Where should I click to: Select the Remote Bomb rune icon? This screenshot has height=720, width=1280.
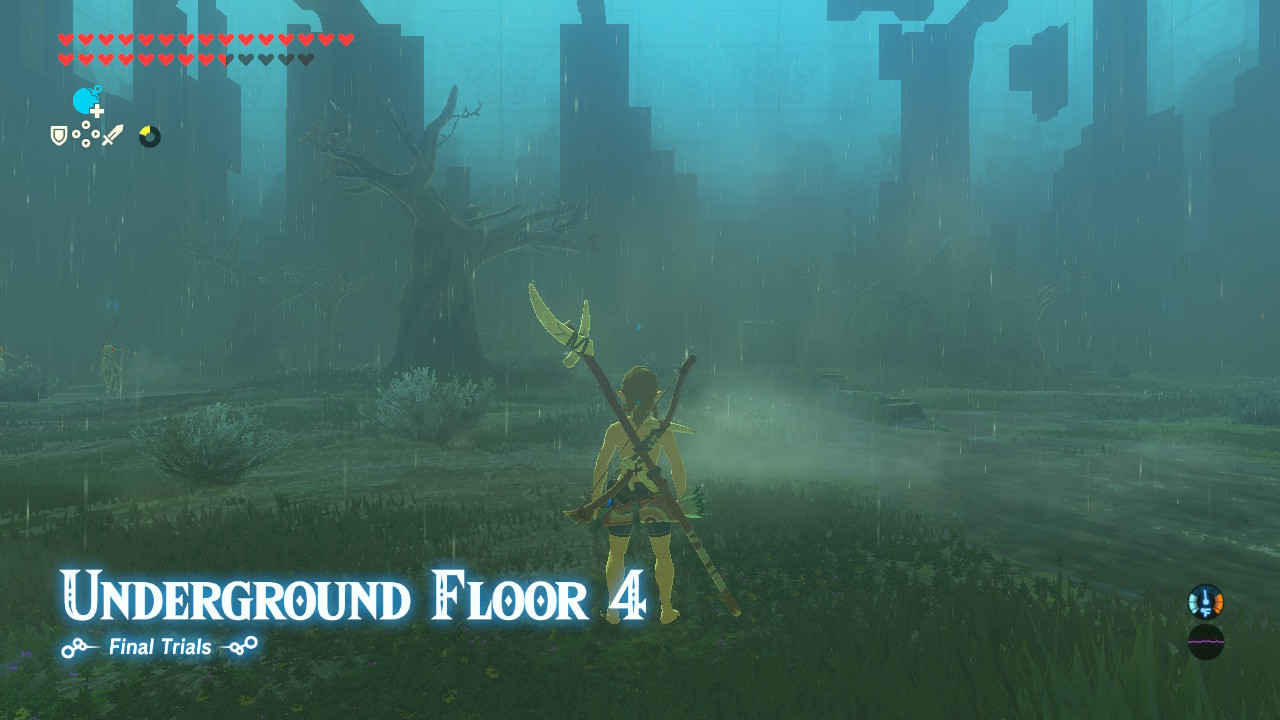click(84, 100)
